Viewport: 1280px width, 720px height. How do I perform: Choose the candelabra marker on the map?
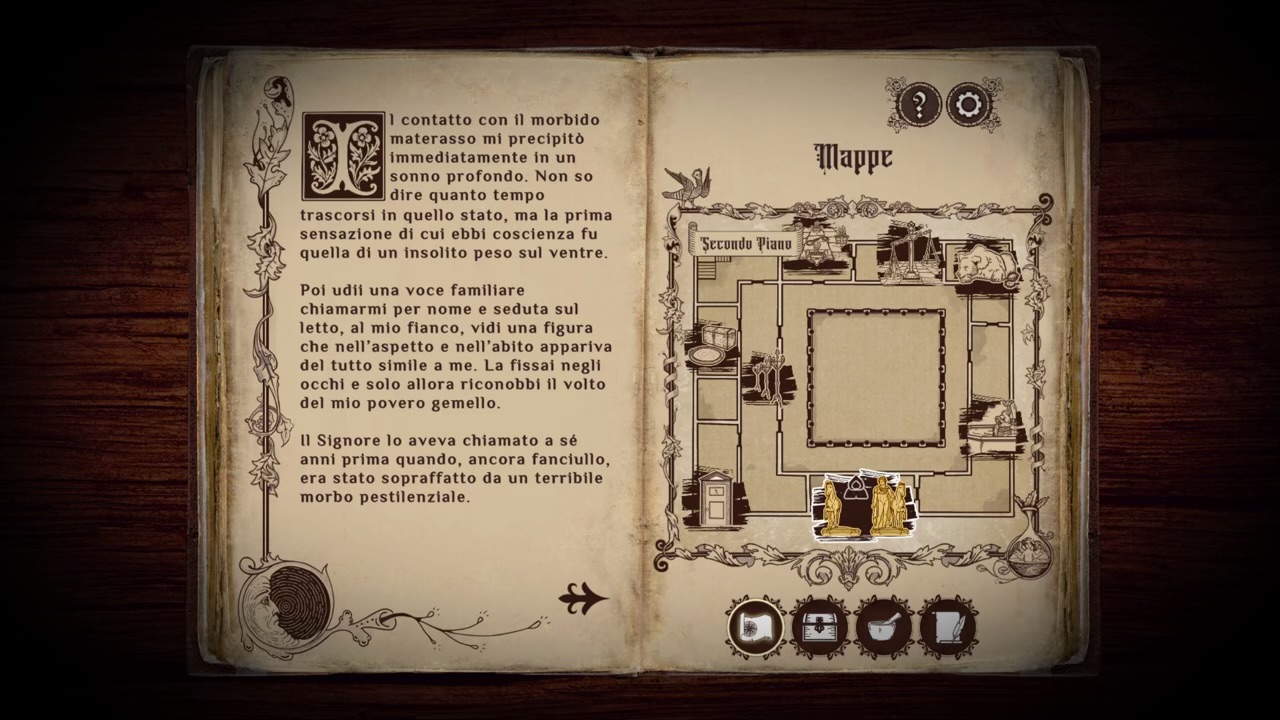(x=768, y=374)
